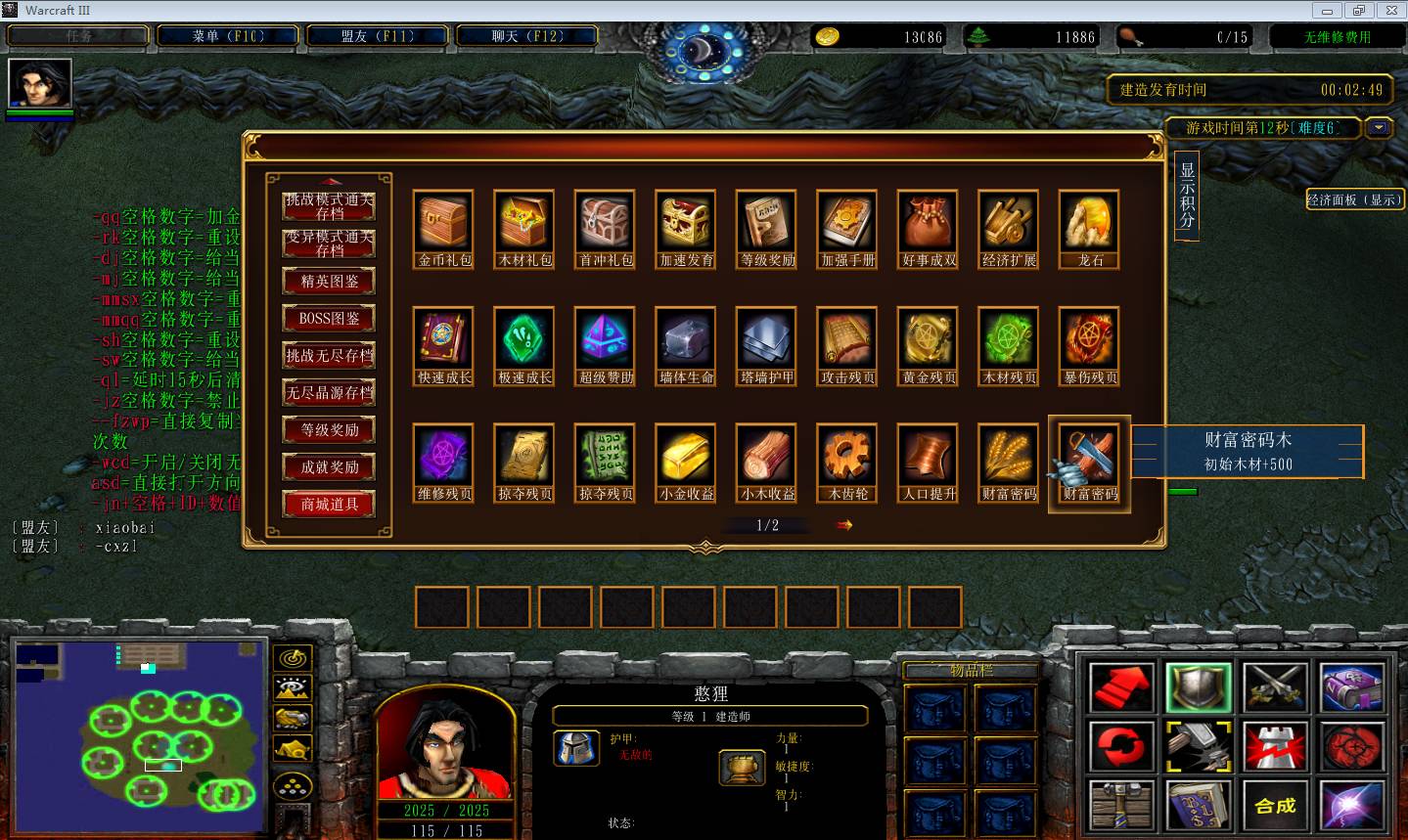Show the 经济面板 economy panel

1354,199
